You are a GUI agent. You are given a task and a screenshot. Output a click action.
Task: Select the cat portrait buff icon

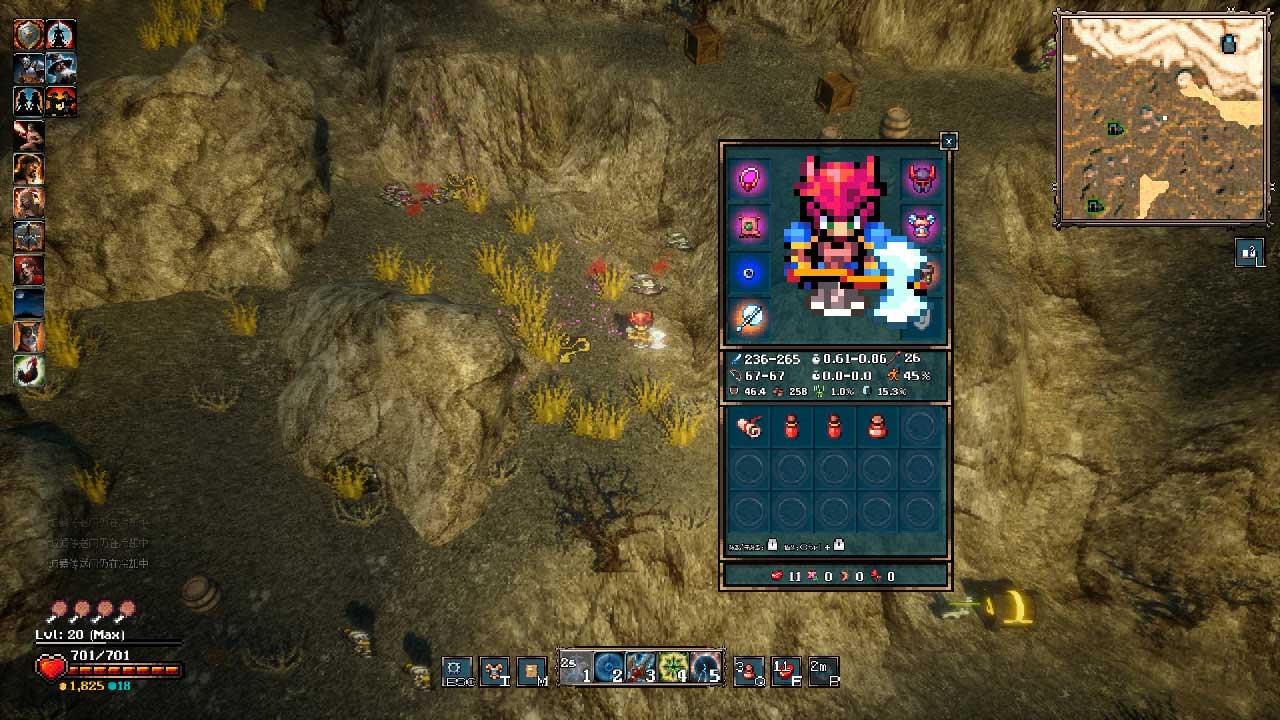click(x=29, y=337)
